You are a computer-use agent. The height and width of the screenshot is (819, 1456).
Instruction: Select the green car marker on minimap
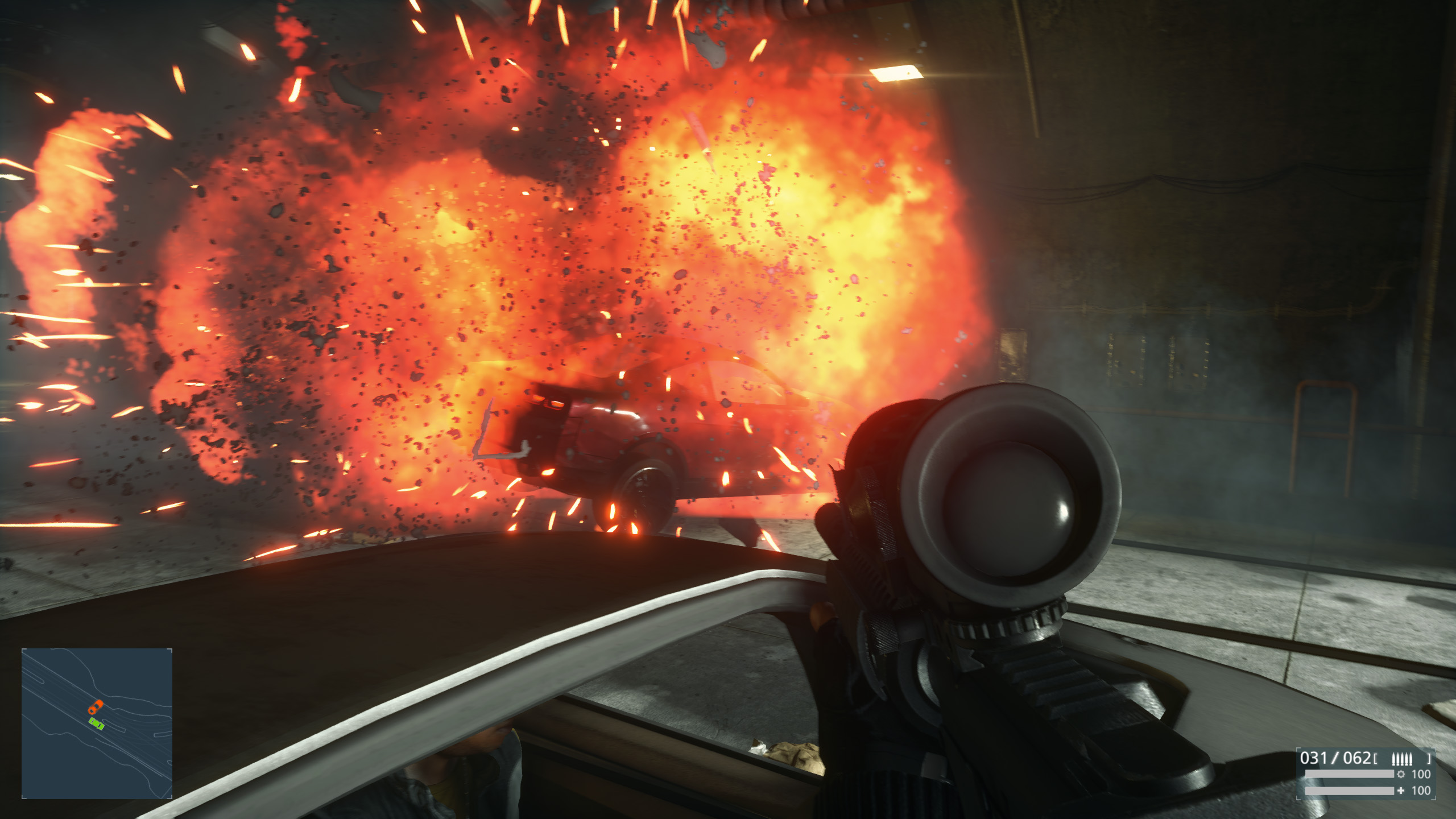coord(97,723)
